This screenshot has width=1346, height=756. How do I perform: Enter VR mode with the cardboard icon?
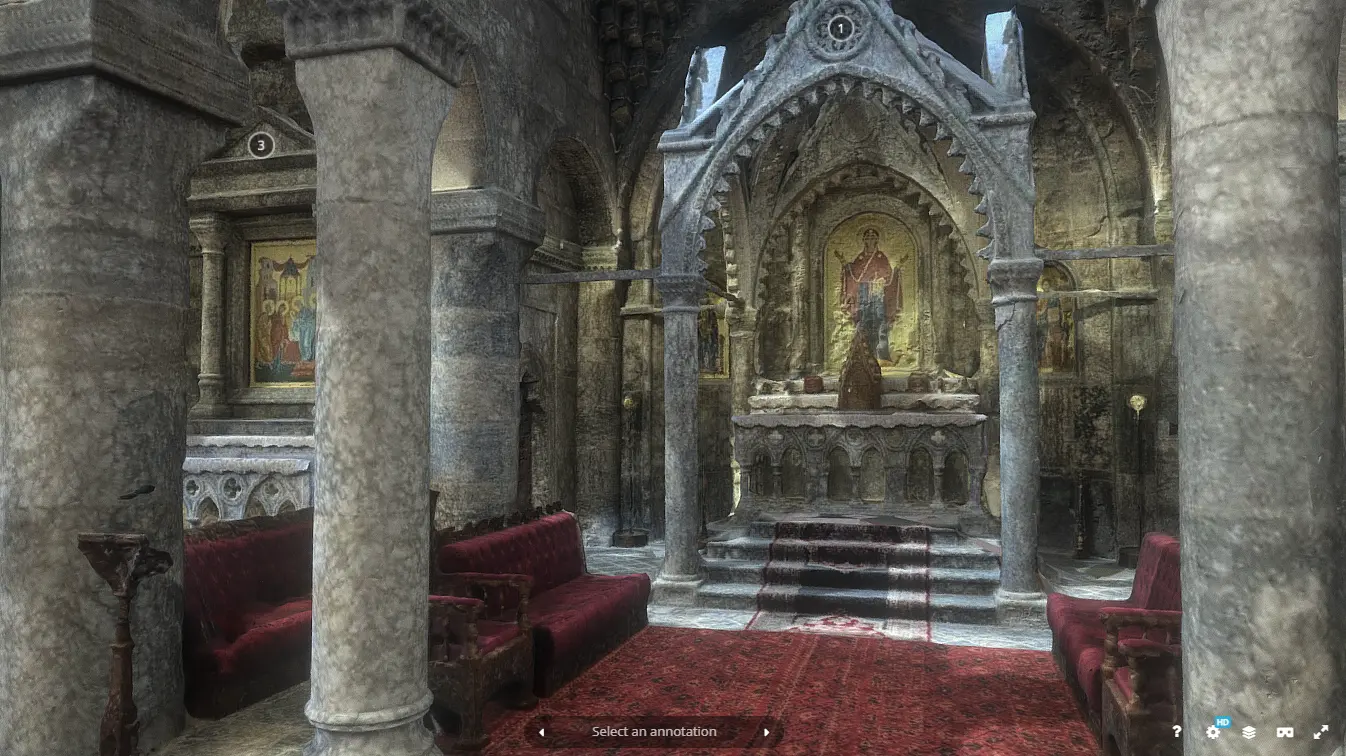point(1285,732)
